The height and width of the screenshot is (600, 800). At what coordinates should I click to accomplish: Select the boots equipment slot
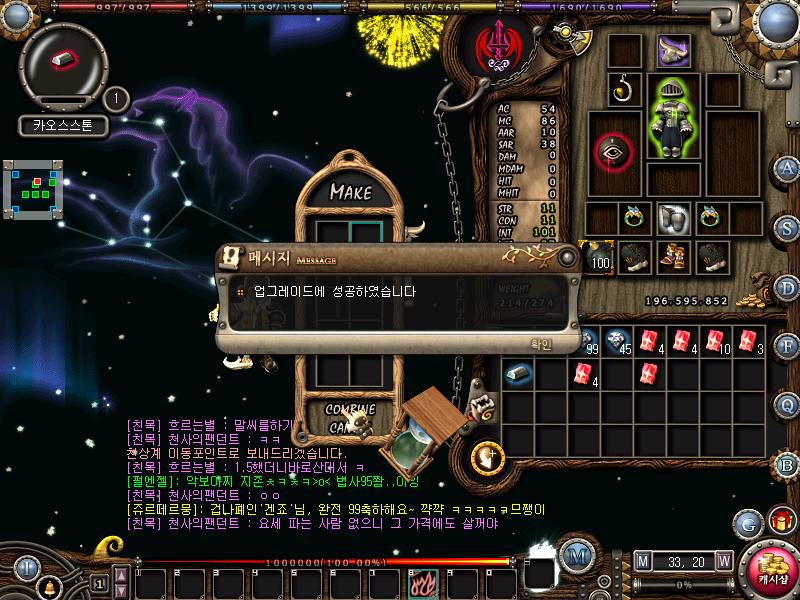pyautogui.click(x=670, y=256)
